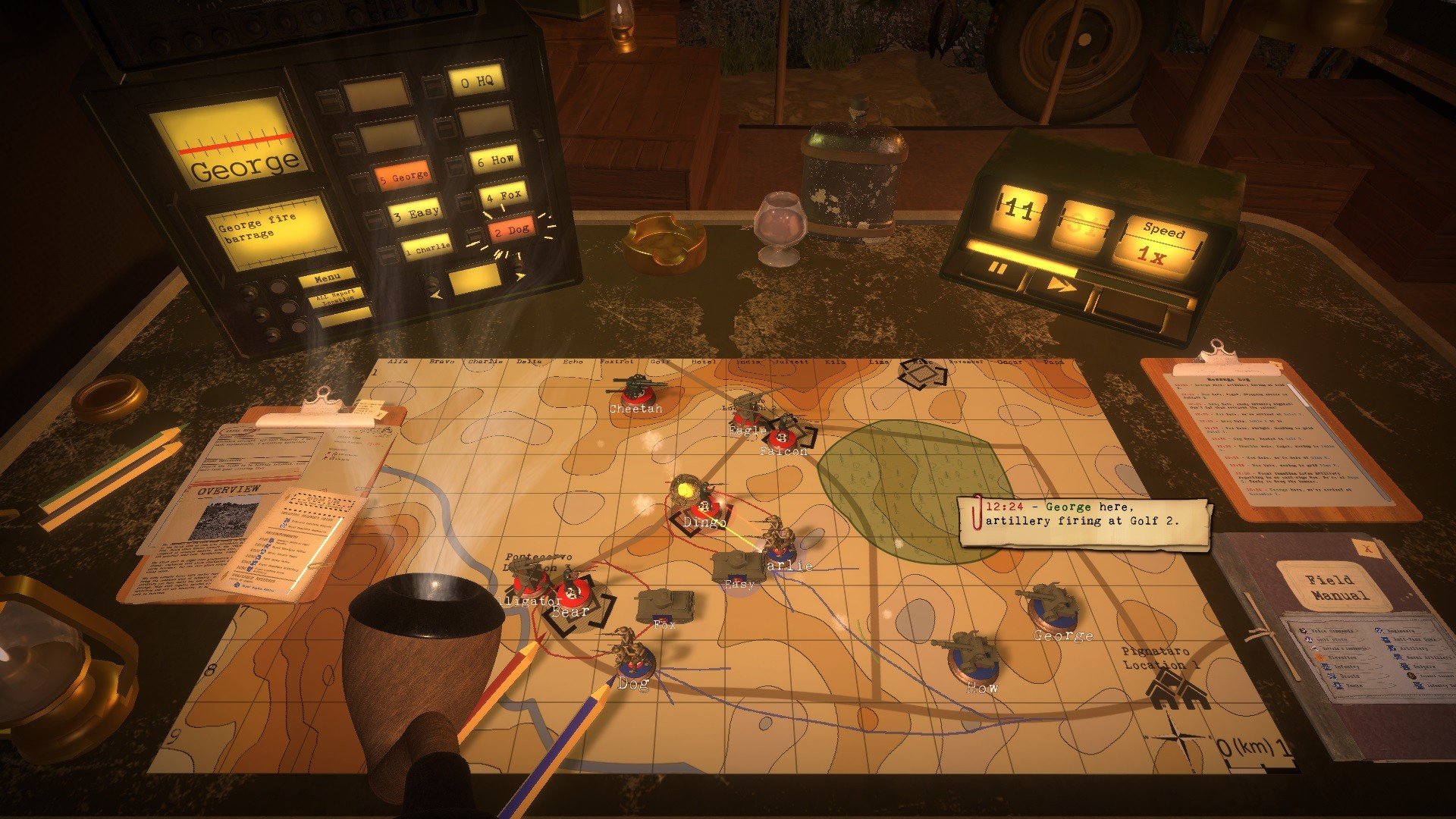
Task: Switch radio channel to 5 George
Action: [403, 177]
